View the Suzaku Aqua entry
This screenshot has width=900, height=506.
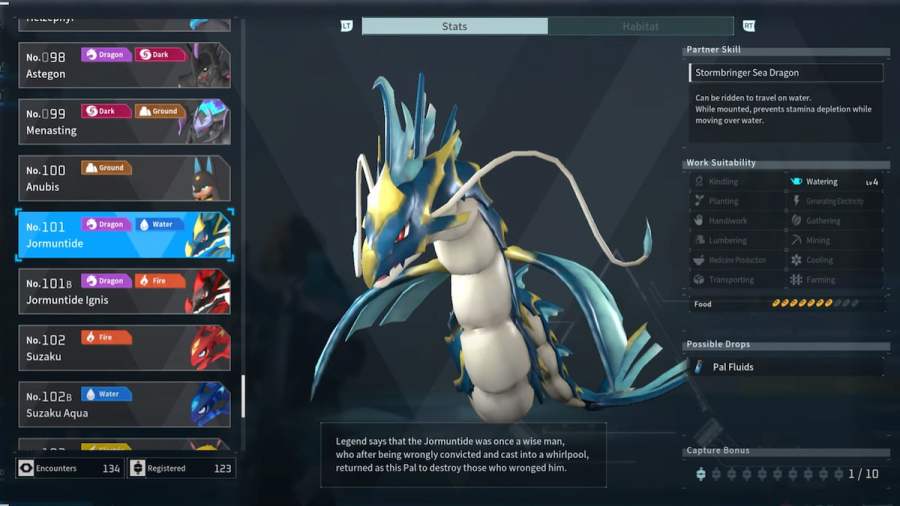pyautogui.click(x=124, y=404)
